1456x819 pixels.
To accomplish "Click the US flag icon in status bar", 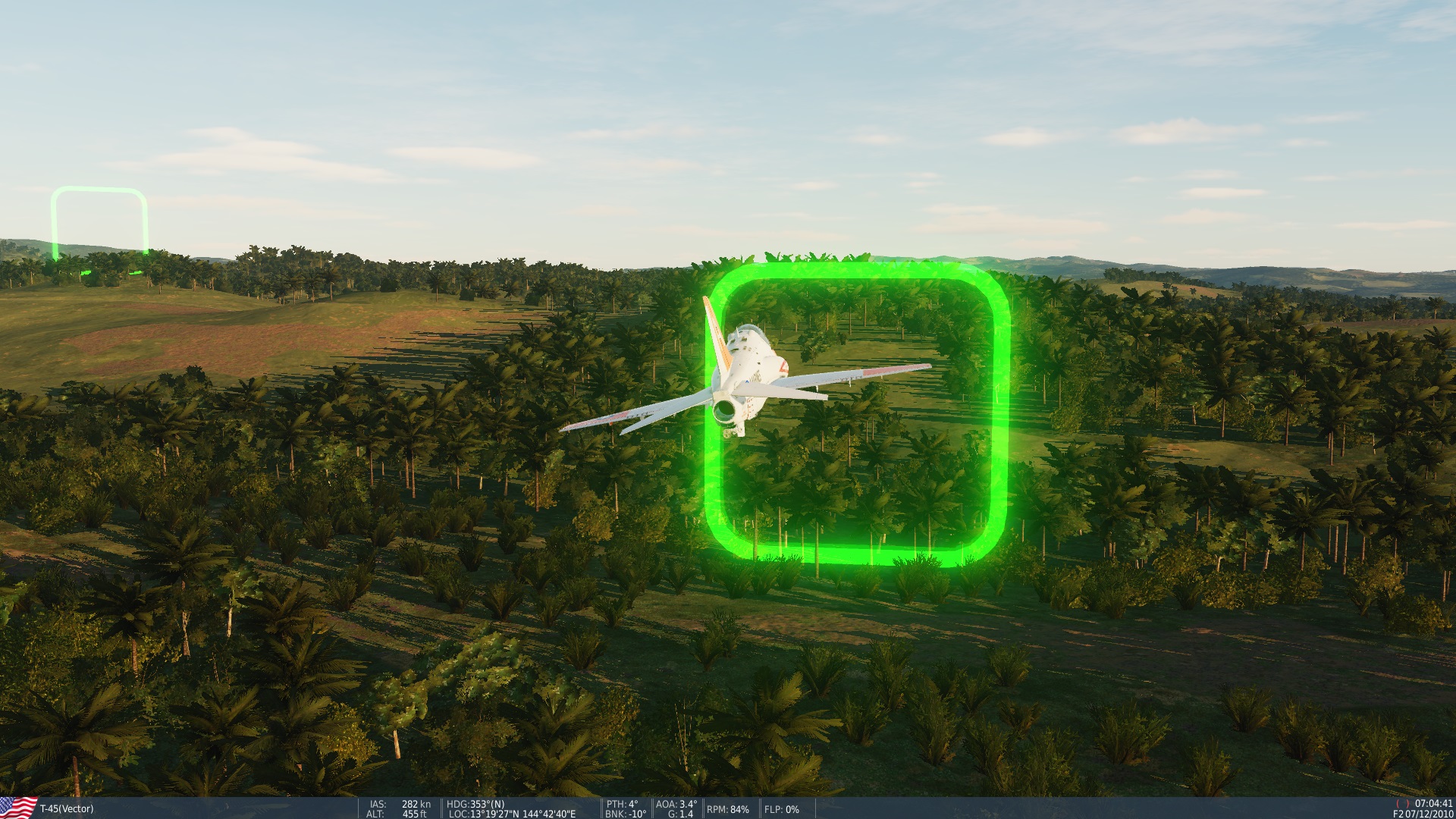I will coord(19,808).
